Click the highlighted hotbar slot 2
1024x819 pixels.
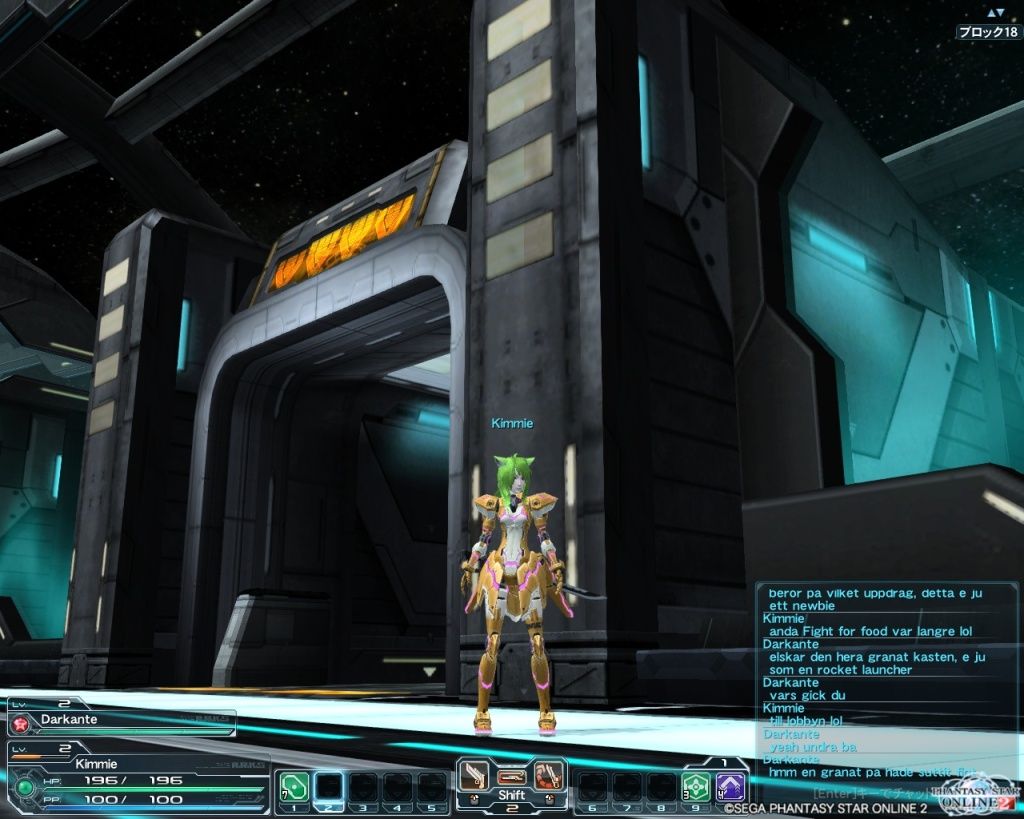329,787
